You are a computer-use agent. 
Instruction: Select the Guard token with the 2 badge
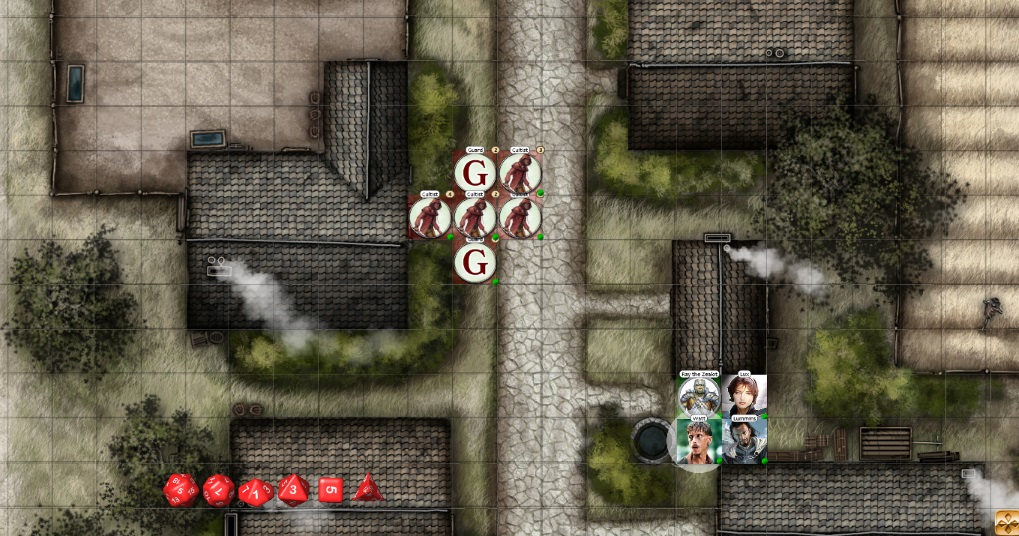point(475,173)
